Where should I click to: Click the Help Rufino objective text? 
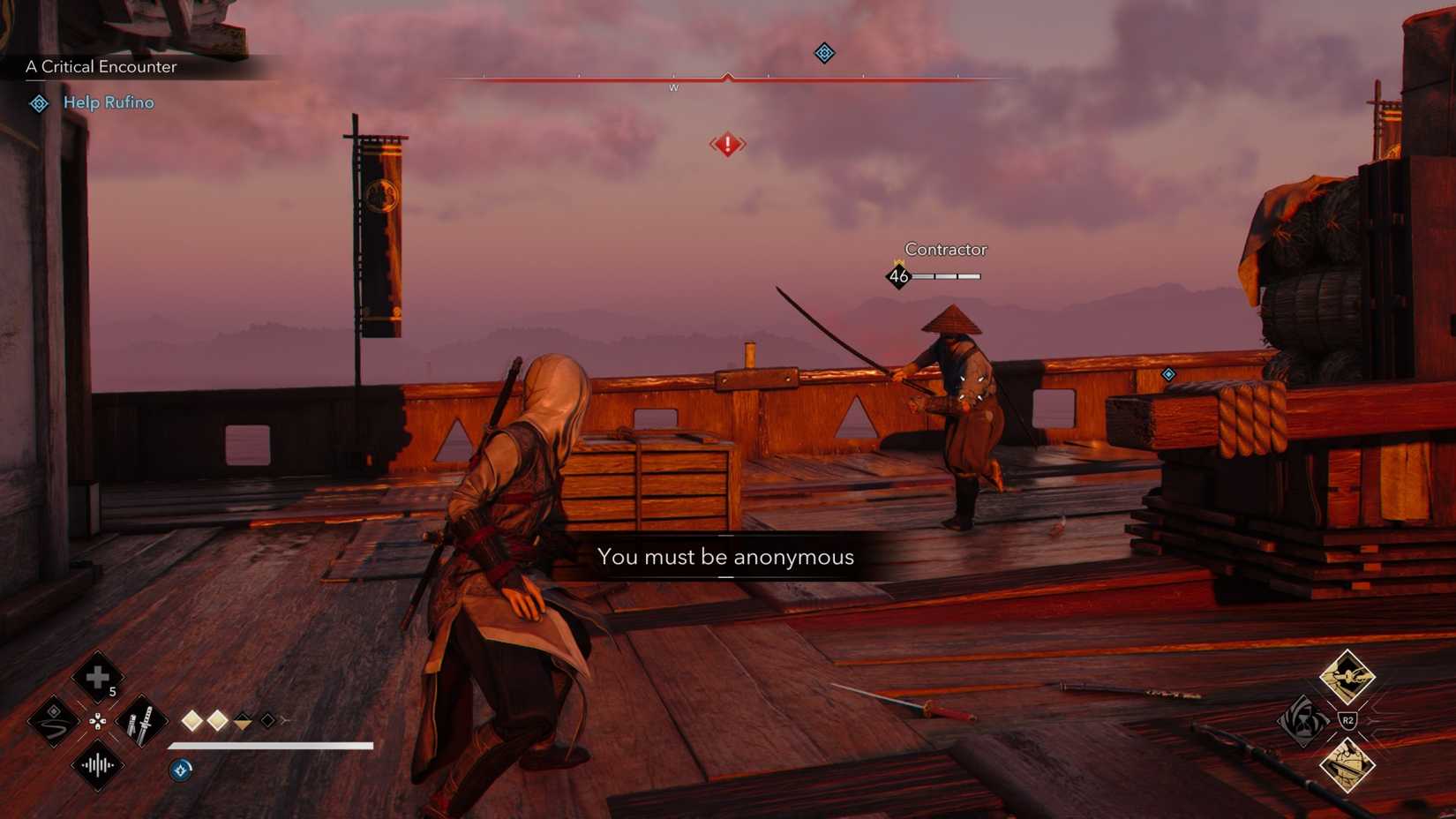[108, 102]
